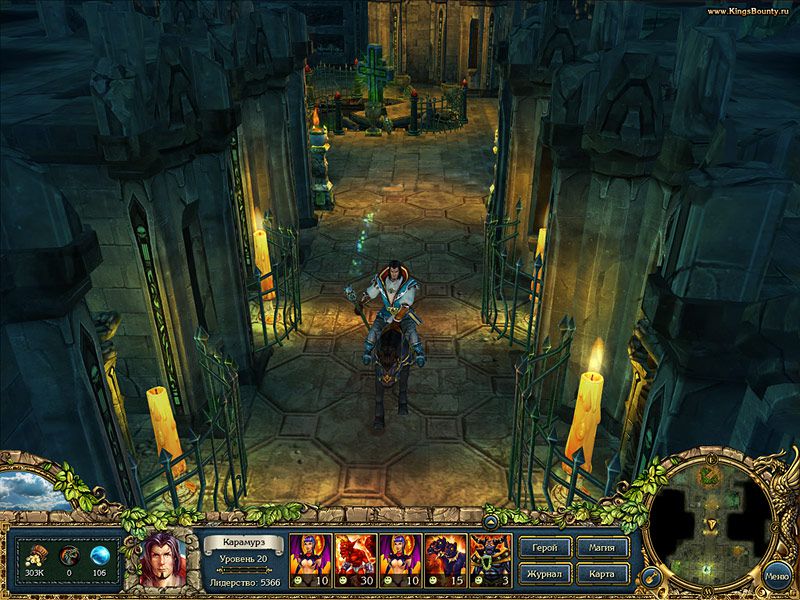Click the small key icon beside minimap
The width and height of the screenshot is (800, 600).
(x=649, y=575)
